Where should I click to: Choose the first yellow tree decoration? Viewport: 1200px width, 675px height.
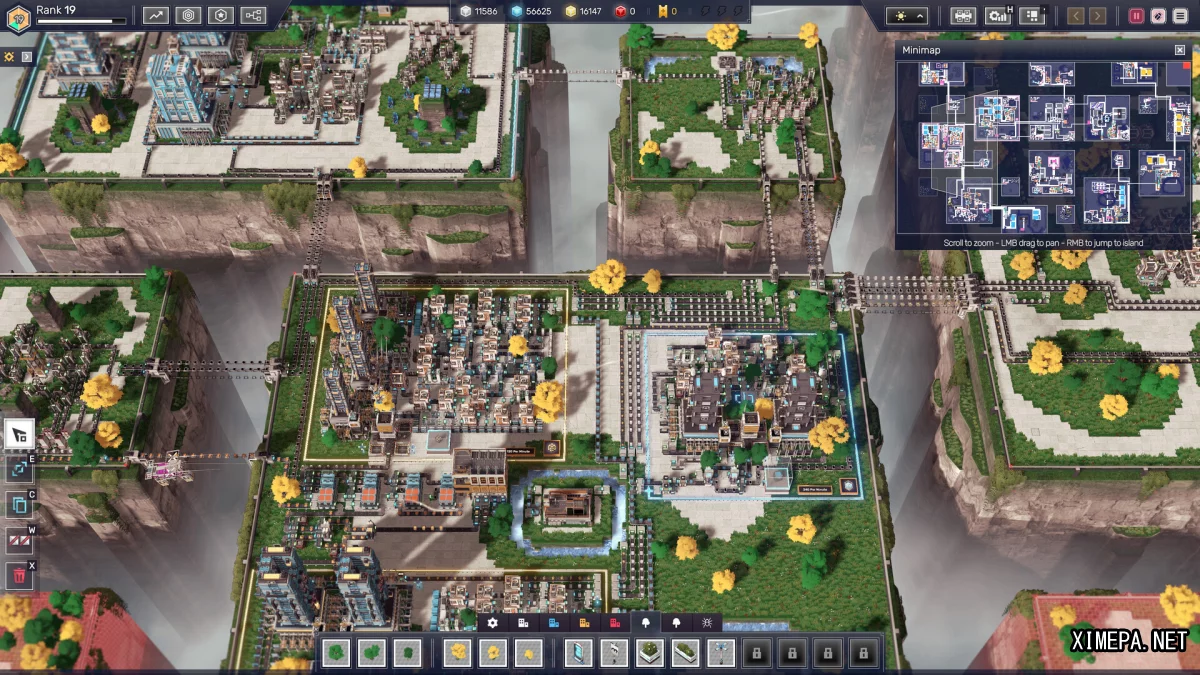pyautogui.click(x=459, y=653)
